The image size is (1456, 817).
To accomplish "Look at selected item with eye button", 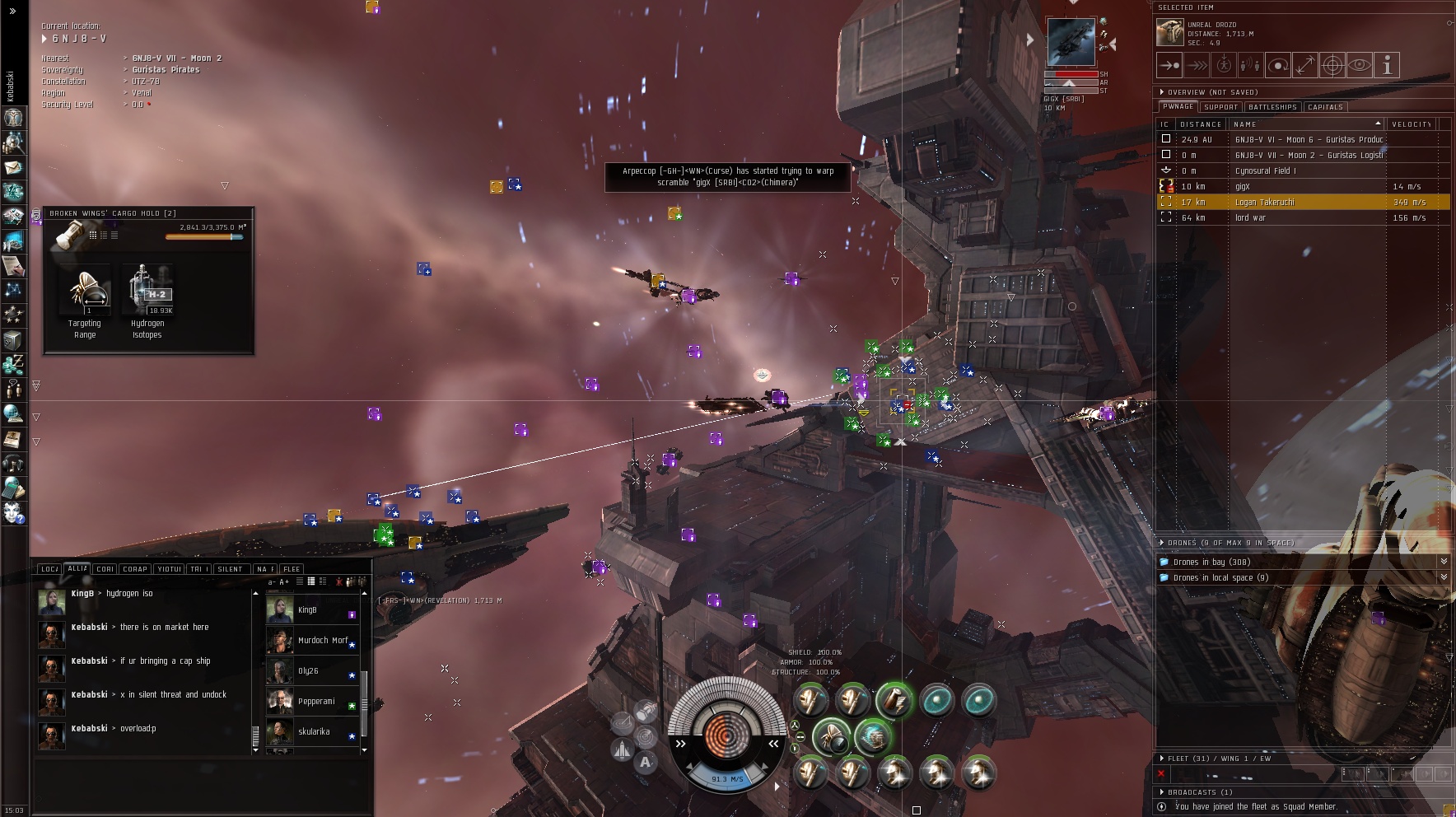I will [1360, 65].
